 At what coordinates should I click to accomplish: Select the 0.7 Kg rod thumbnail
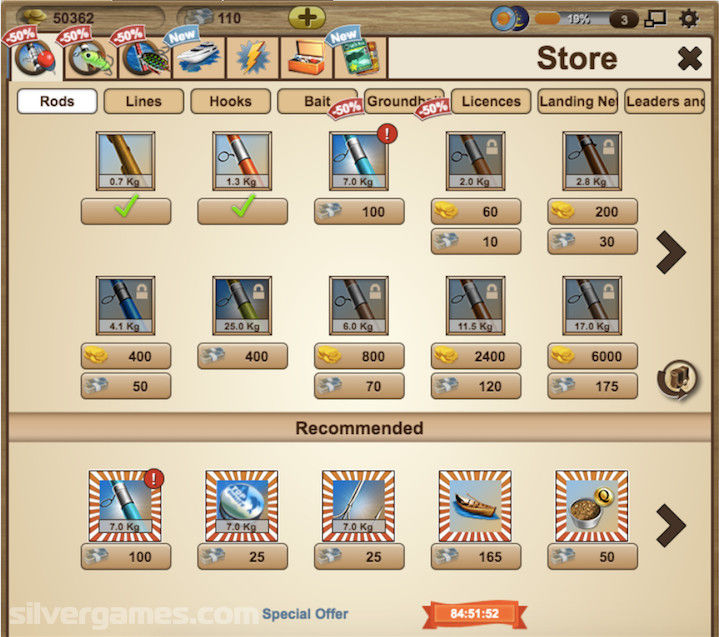click(x=126, y=161)
